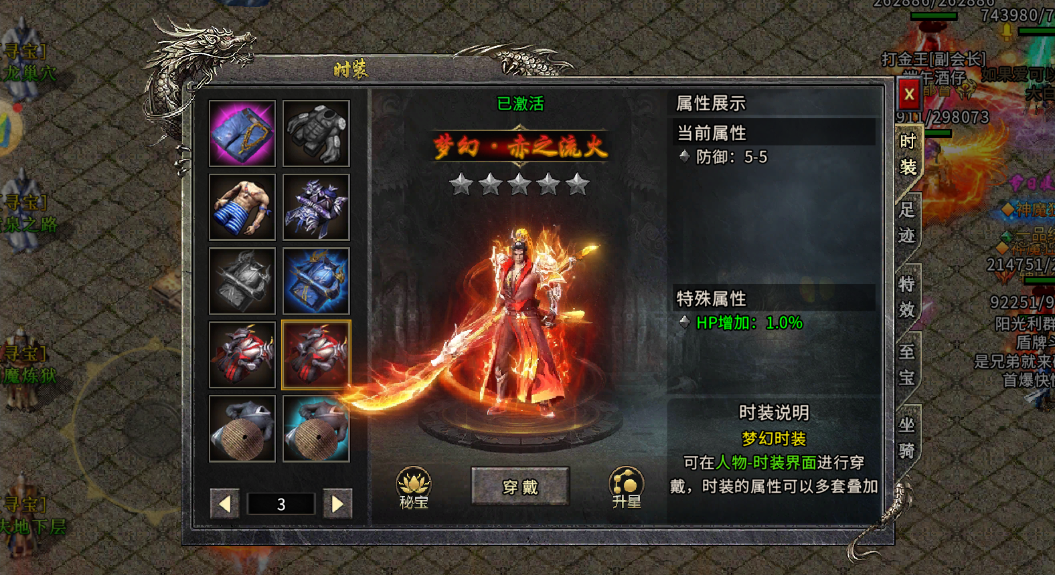Pick the highlighted red armor costume
This screenshot has width=1055, height=575.
pos(316,354)
